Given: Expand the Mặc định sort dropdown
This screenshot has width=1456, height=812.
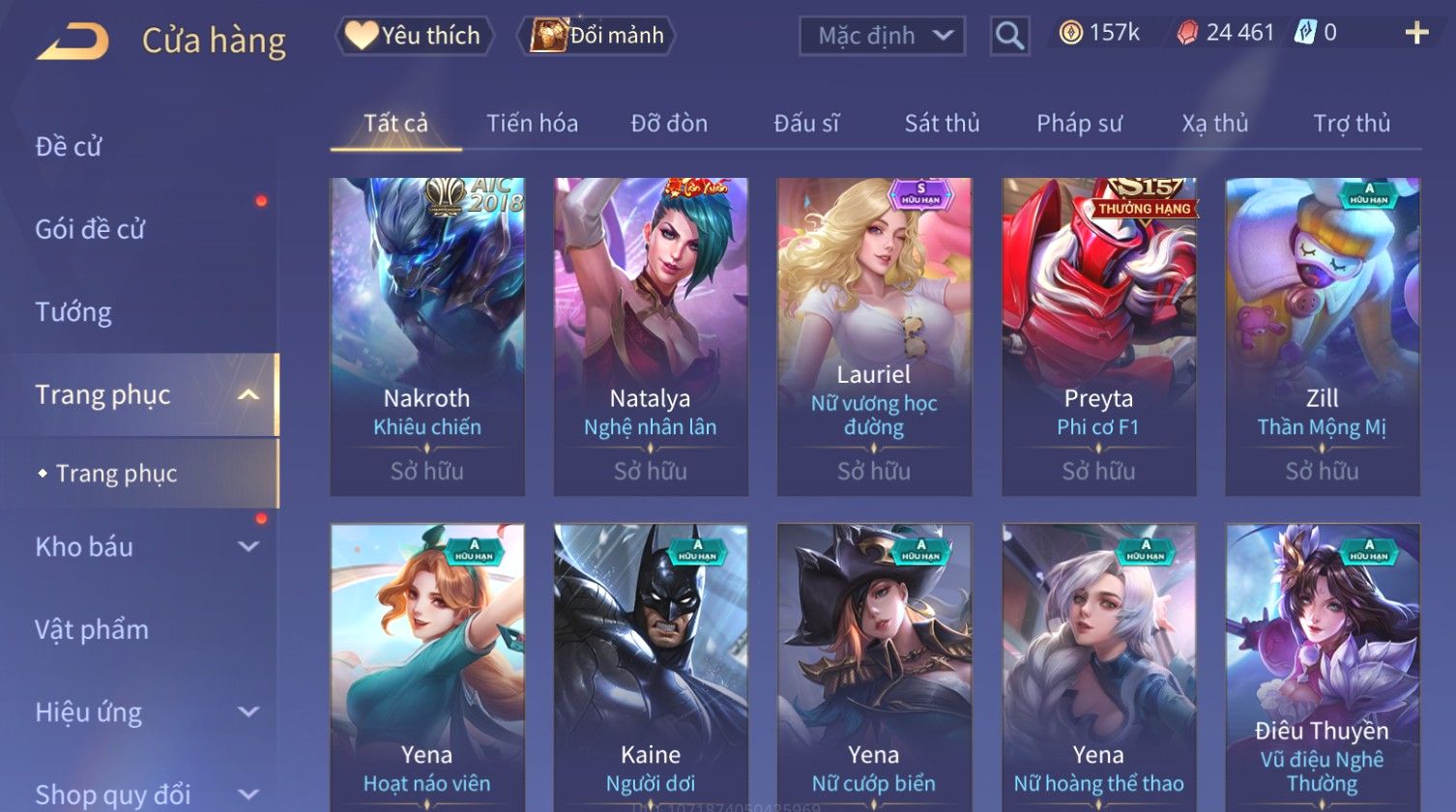Looking at the screenshot, I should (x=882, y=36).
